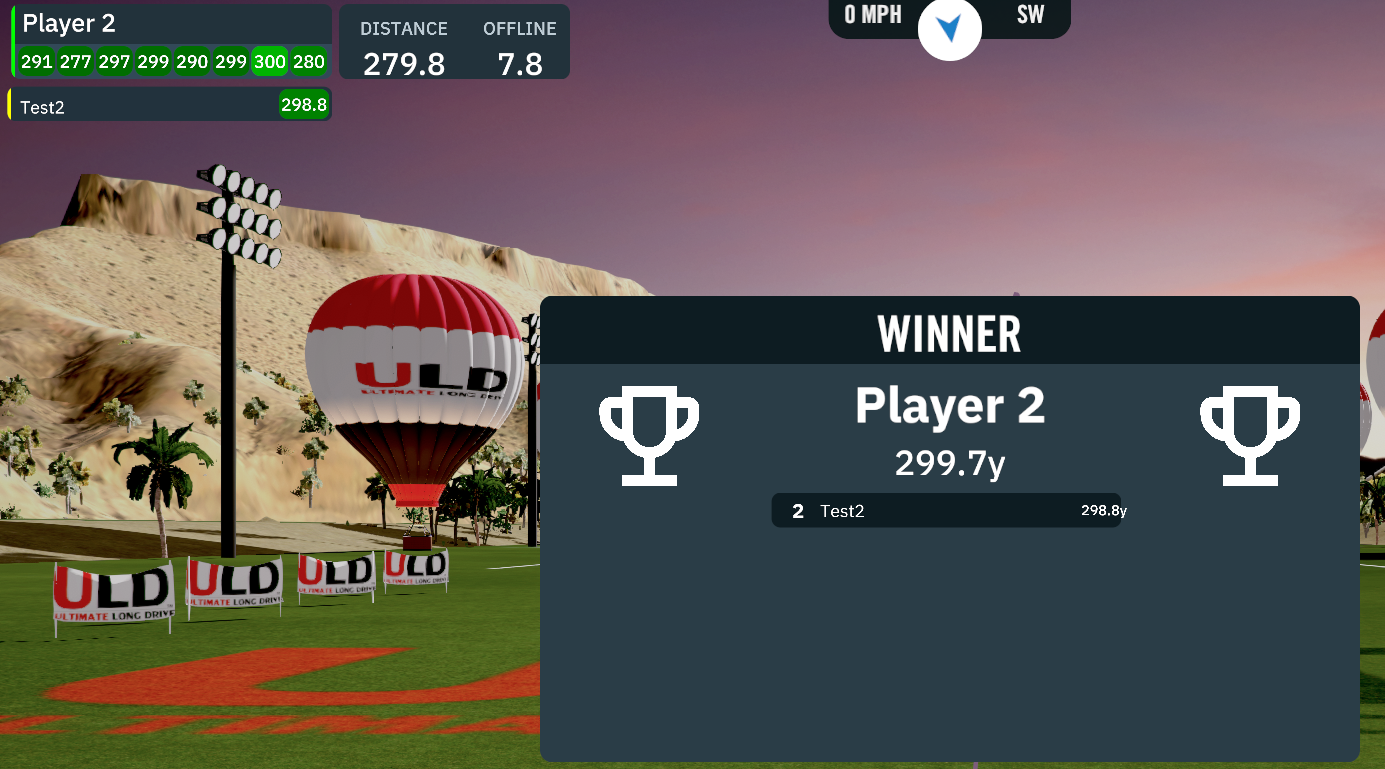Viewport: 1385px width, 769px height.
Task: Choose the Test2 runner-up row in the Winner panel
Action: tap(946, 511)
